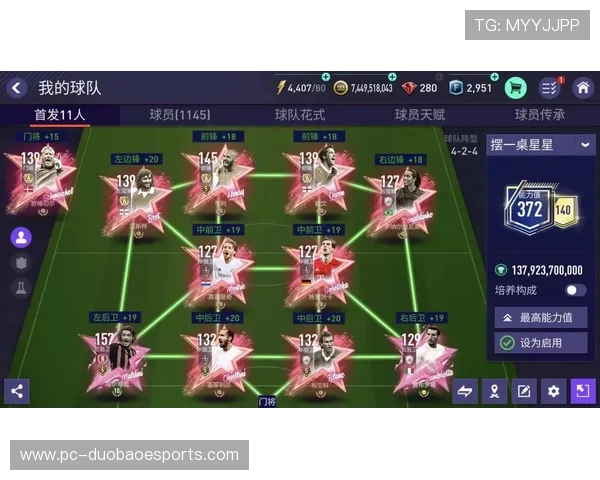Open squad settings gear icon
The image size is (600, 480).
click(553, 391)
